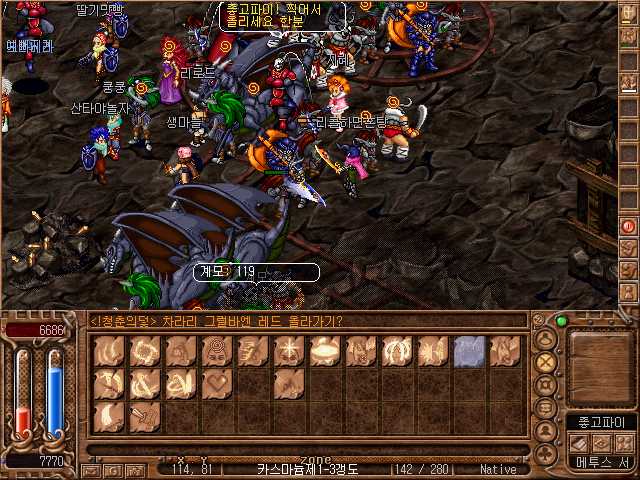This screenshot has height=480, width=640.
Task: Open the group icon below the portrait panel
Action: 625,443
